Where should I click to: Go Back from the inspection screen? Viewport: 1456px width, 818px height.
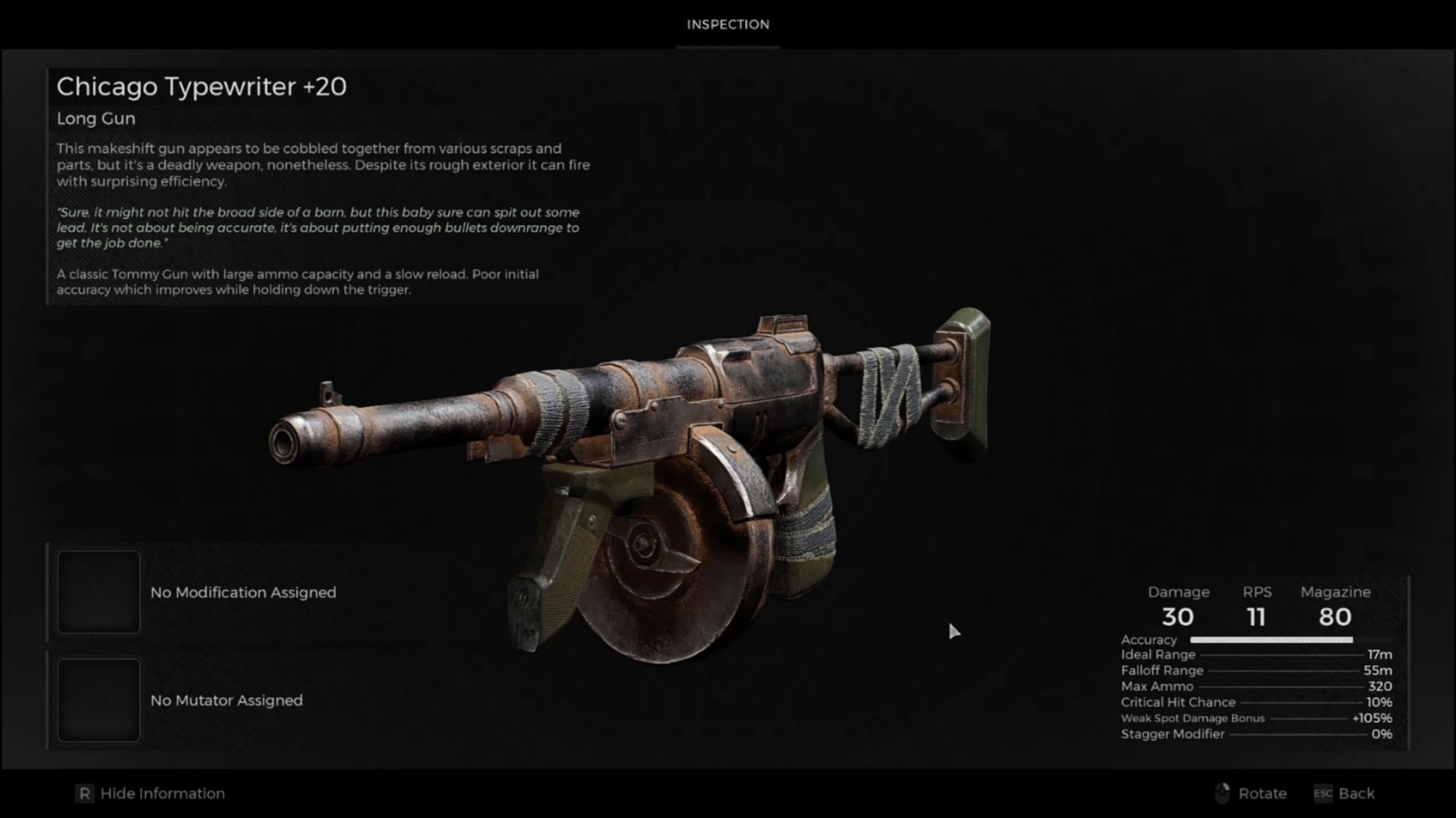[x=1355, y=793]
